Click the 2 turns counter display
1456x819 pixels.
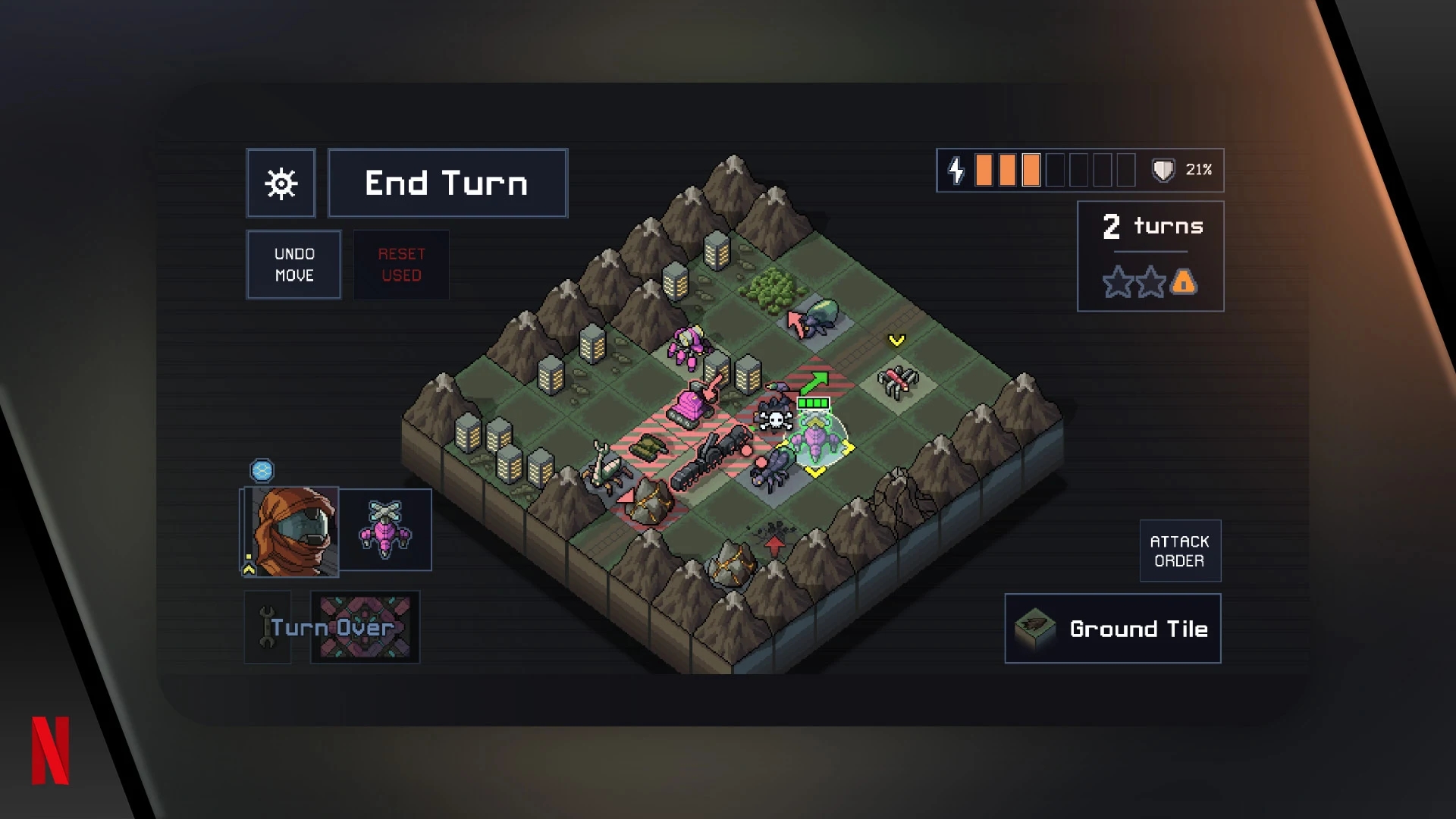tap(1151, 226)
